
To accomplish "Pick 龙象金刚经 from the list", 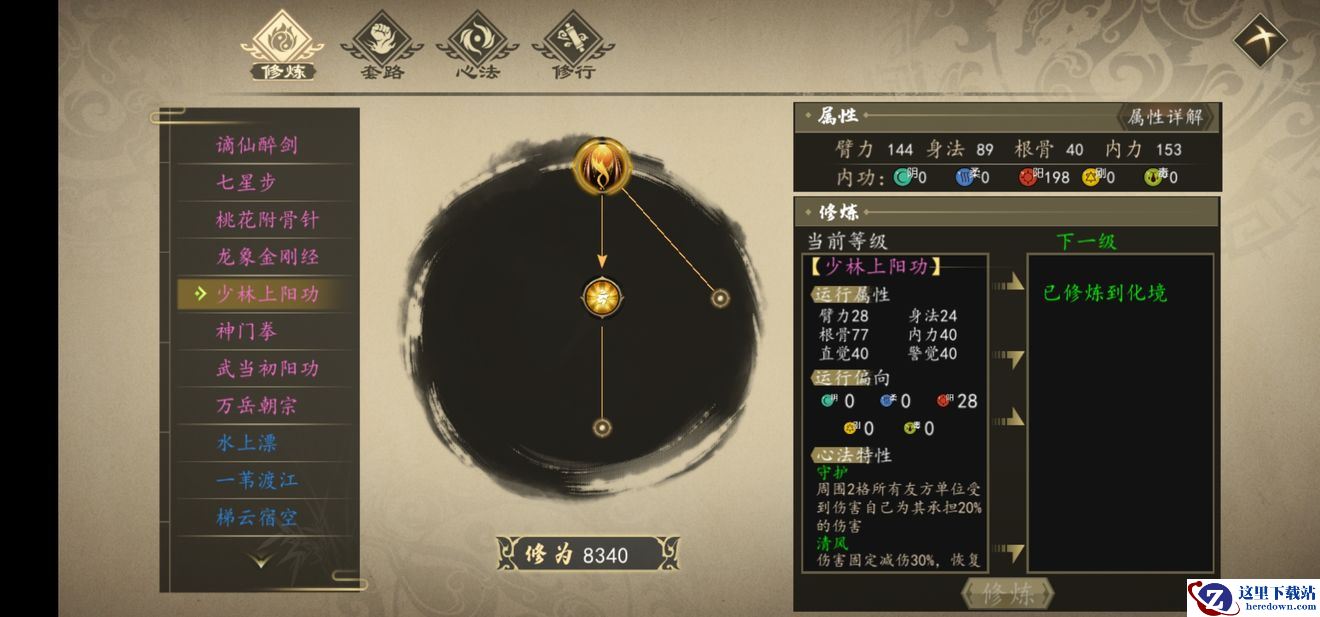I will (x=267, y=256).
